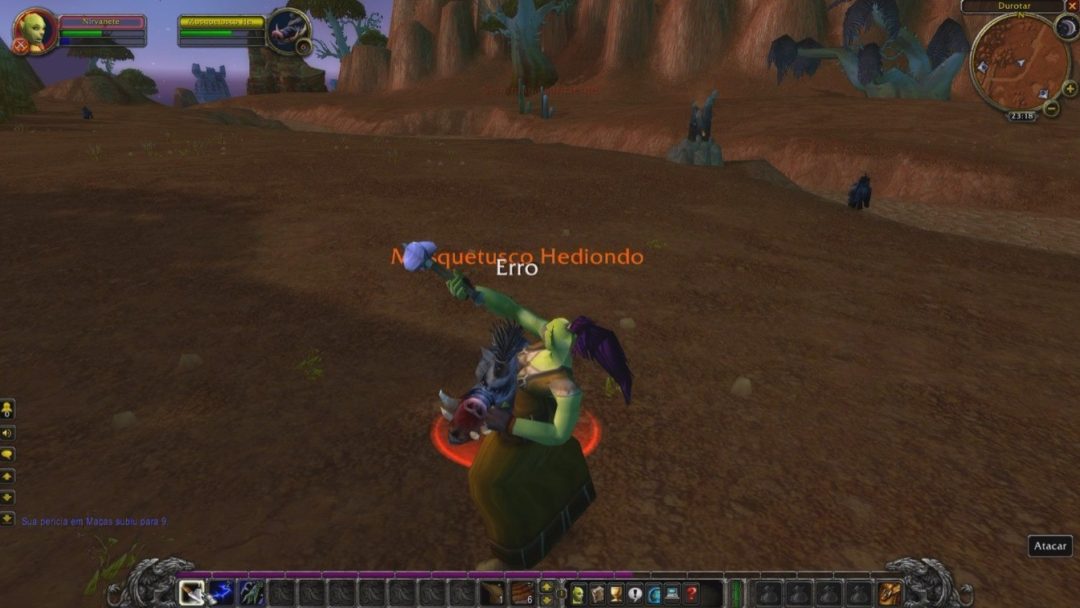
Task: Use the third action bar ability
Action: 251,593
